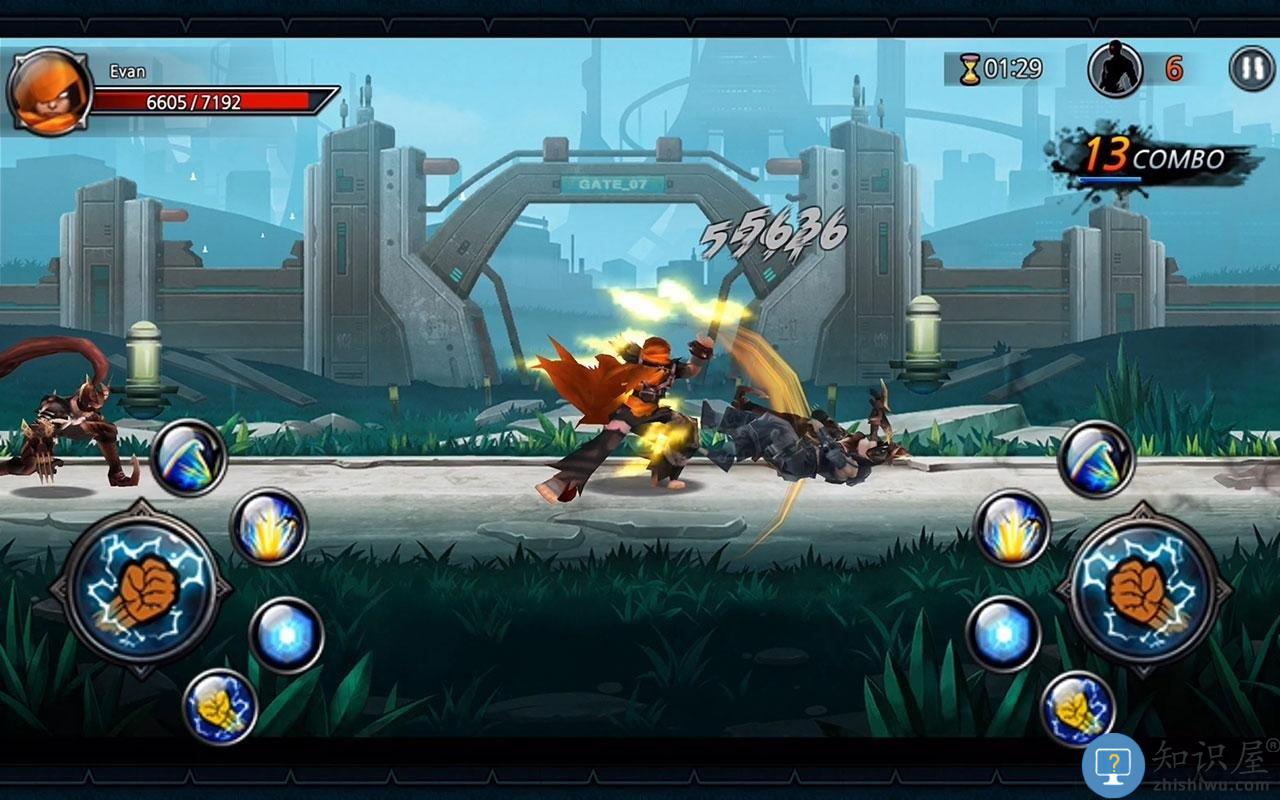
Task: Activate the blue wave skill on the left
Action: click(x=190, y=460)
